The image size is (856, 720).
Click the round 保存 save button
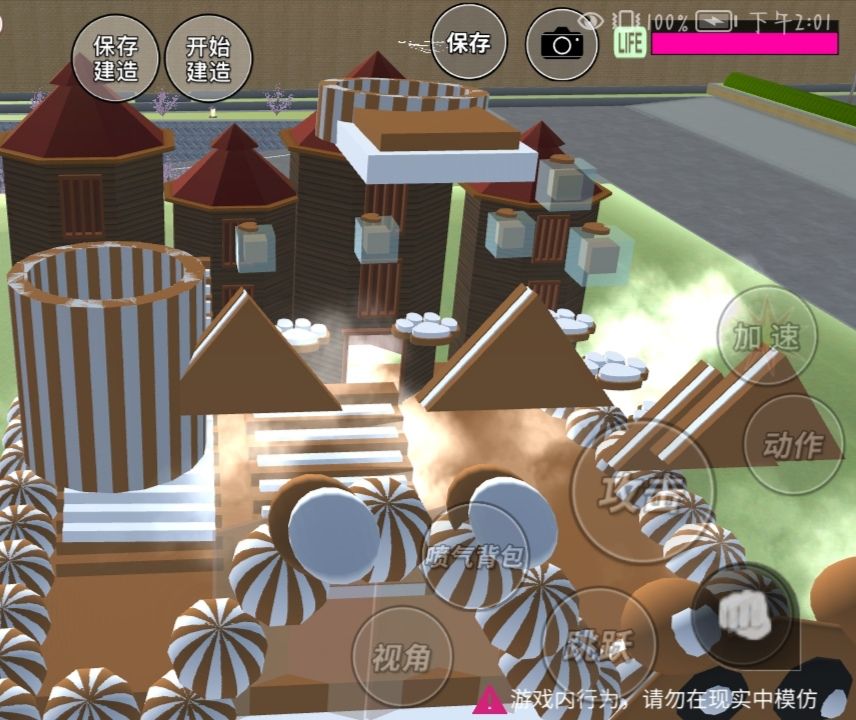pyautogui.click(x=469, y=43)
